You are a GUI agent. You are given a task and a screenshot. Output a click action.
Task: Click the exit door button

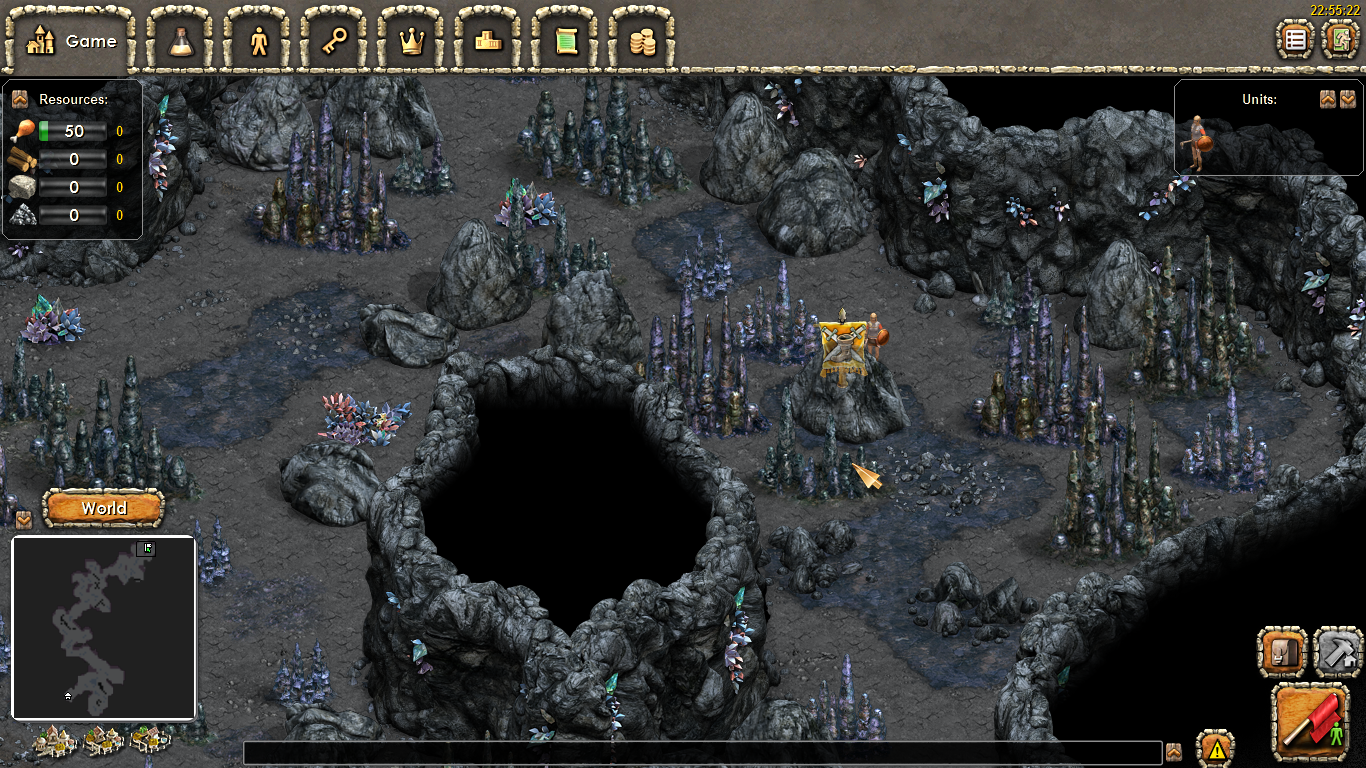1340,40
